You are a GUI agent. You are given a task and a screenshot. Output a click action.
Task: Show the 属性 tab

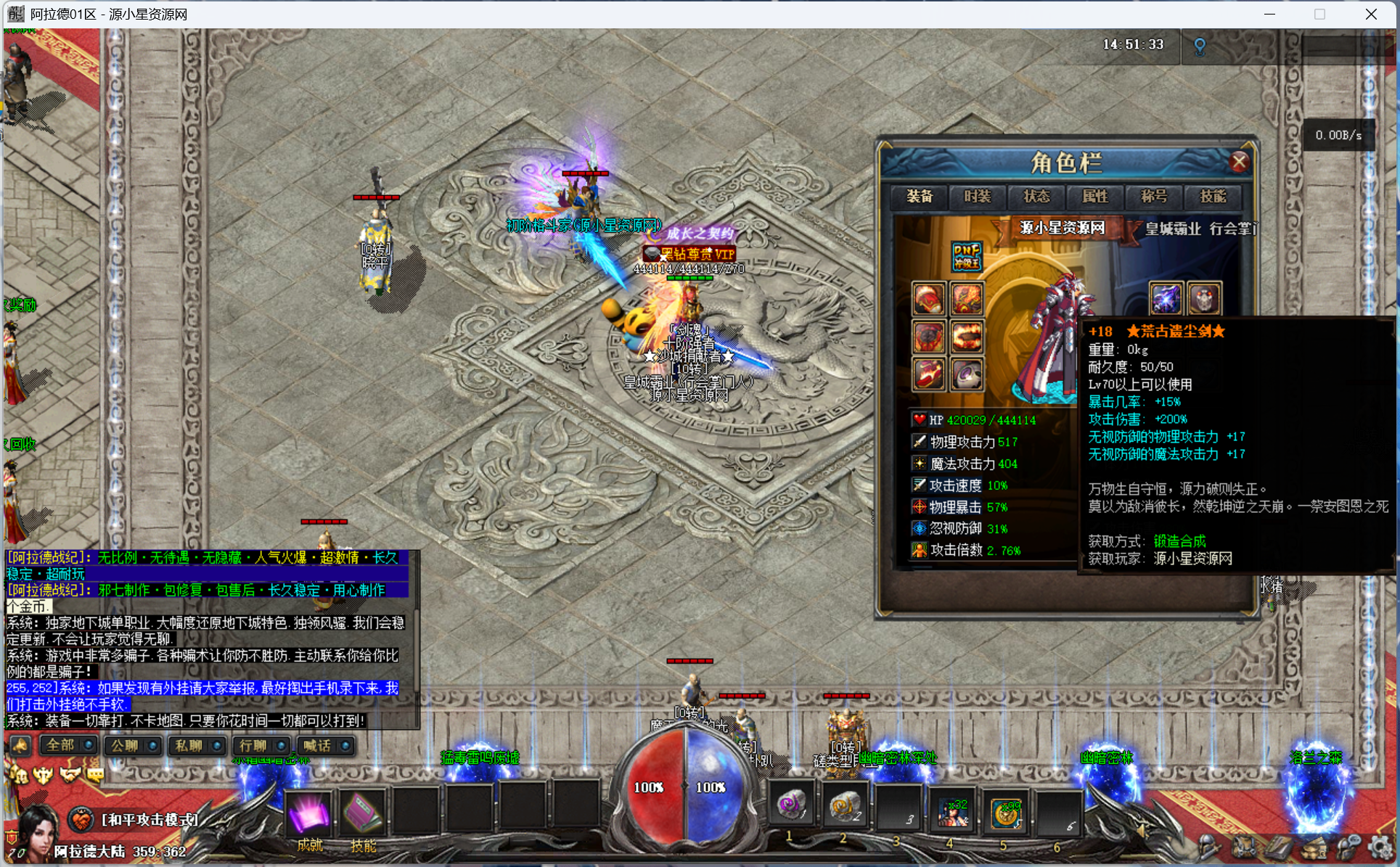[x=1095, y=197]
